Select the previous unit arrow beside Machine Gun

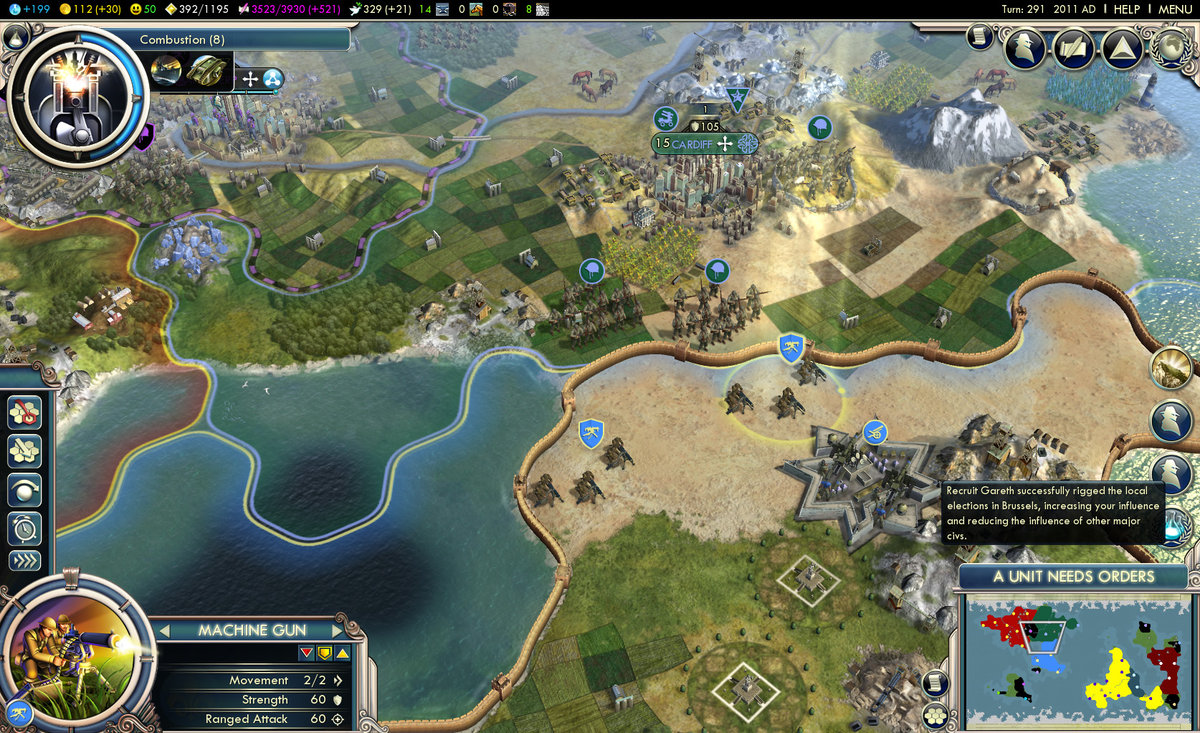166,630
